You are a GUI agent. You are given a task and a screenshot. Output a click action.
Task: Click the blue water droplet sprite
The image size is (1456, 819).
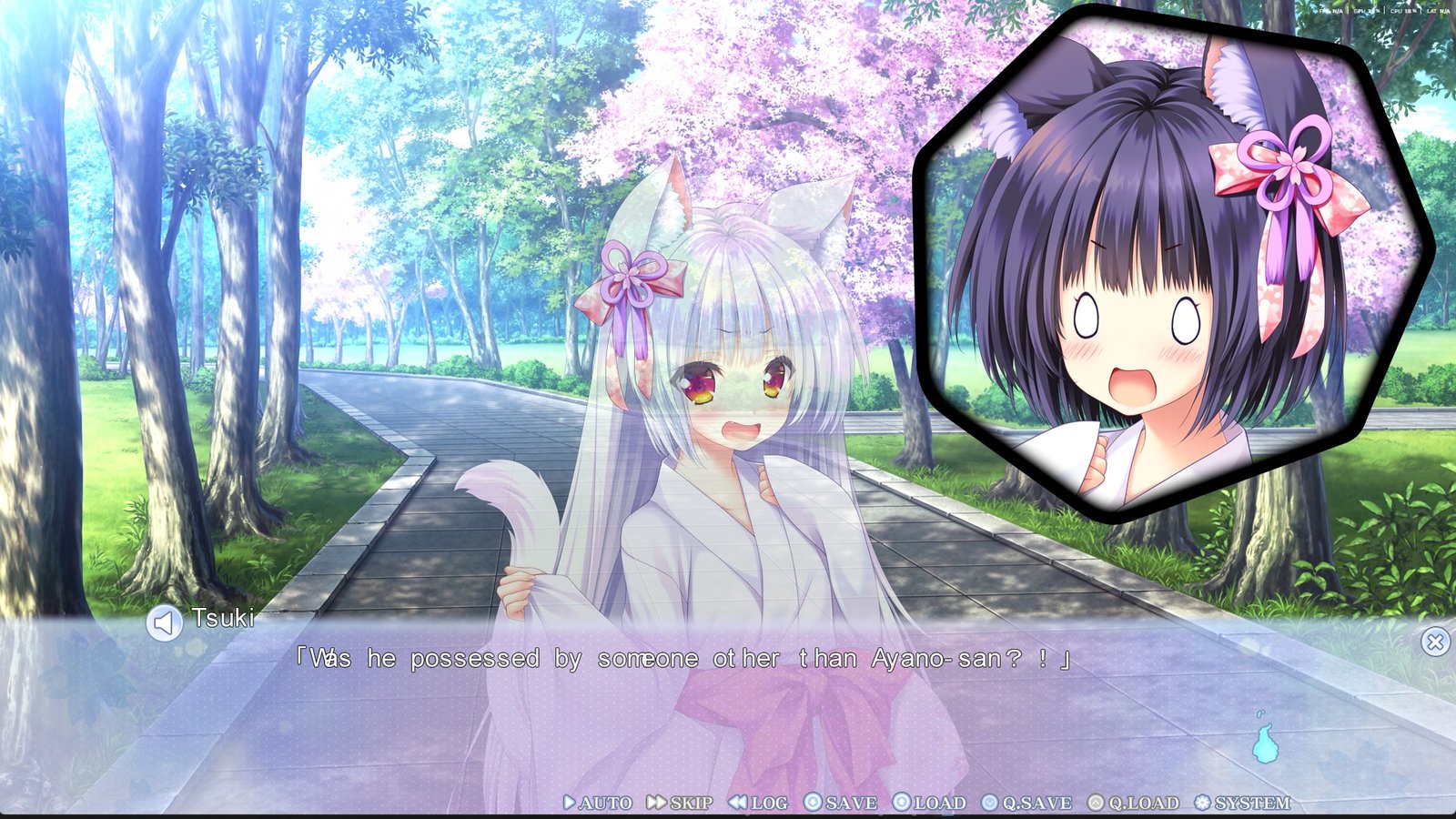tap(1264, 744)
